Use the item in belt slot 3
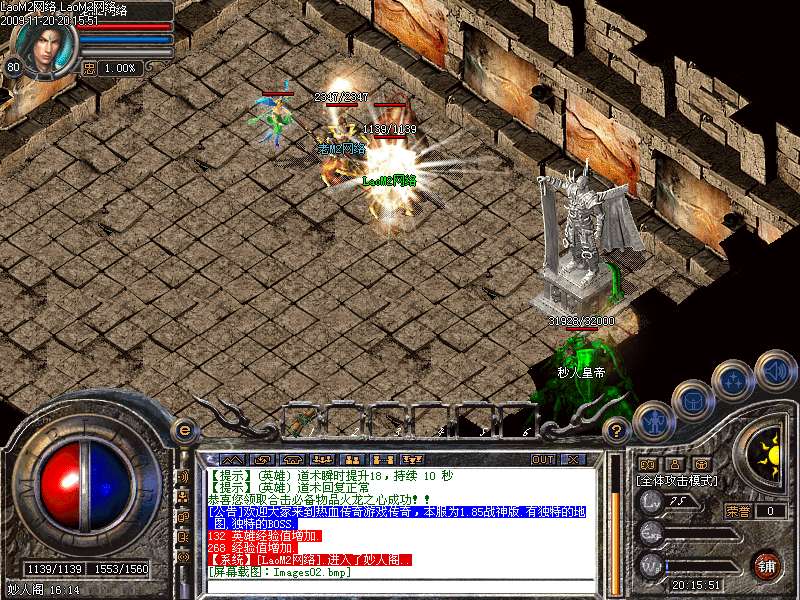 click(x=386, y=423)
